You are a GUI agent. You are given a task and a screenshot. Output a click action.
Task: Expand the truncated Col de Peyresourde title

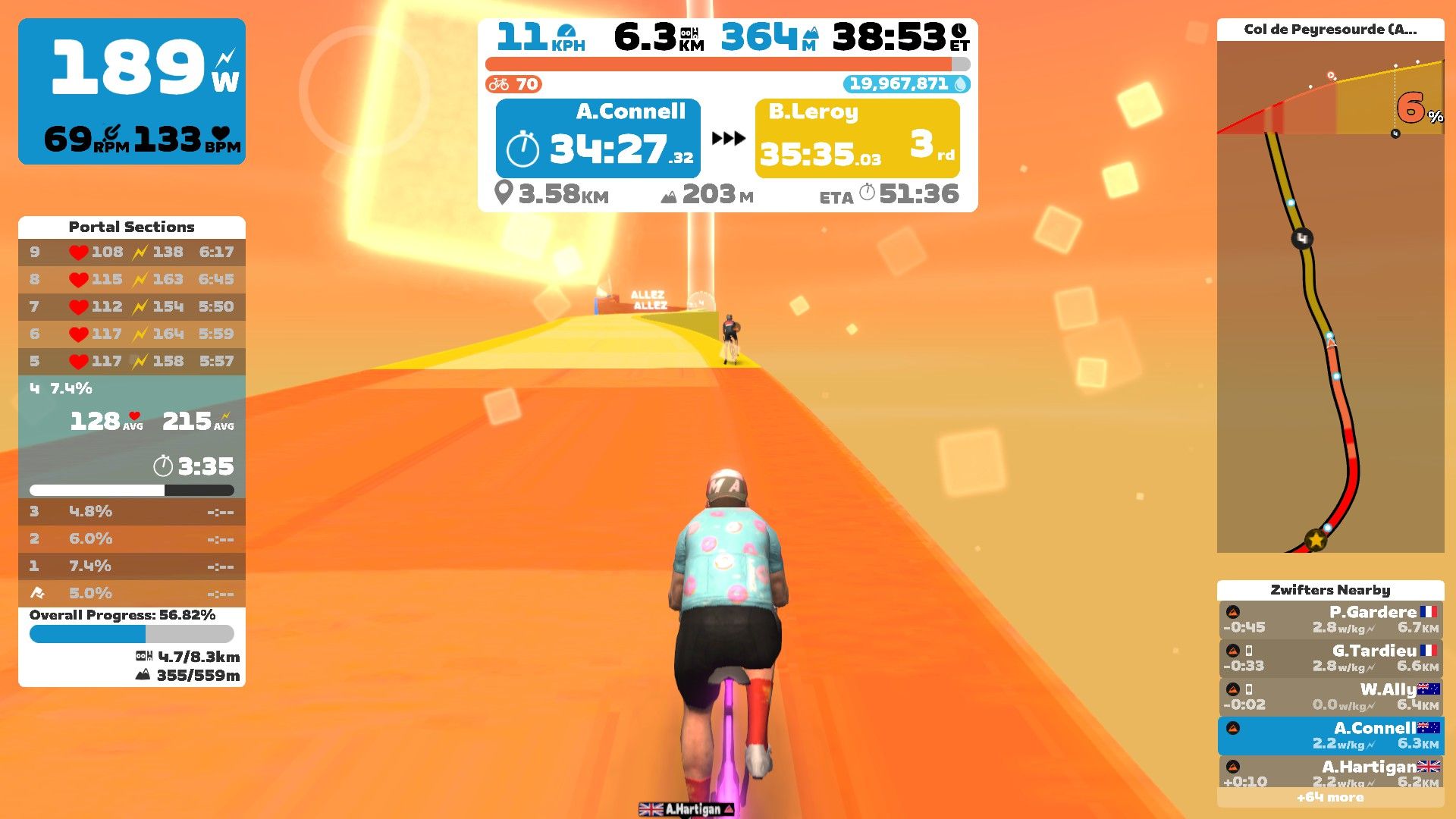(1331, 30)
